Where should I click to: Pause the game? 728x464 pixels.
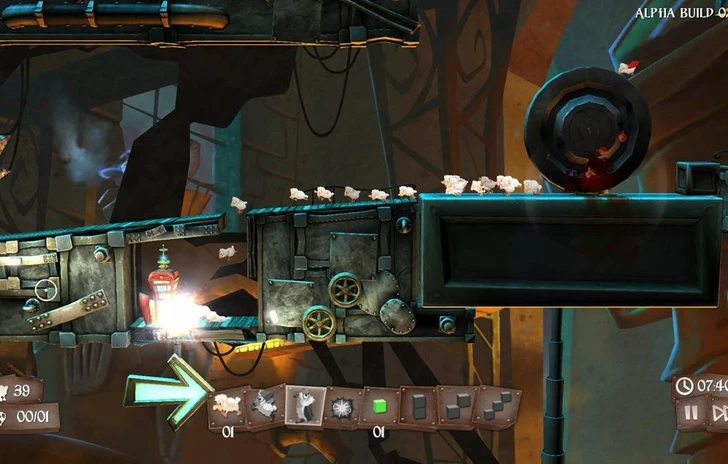point(691,412)
